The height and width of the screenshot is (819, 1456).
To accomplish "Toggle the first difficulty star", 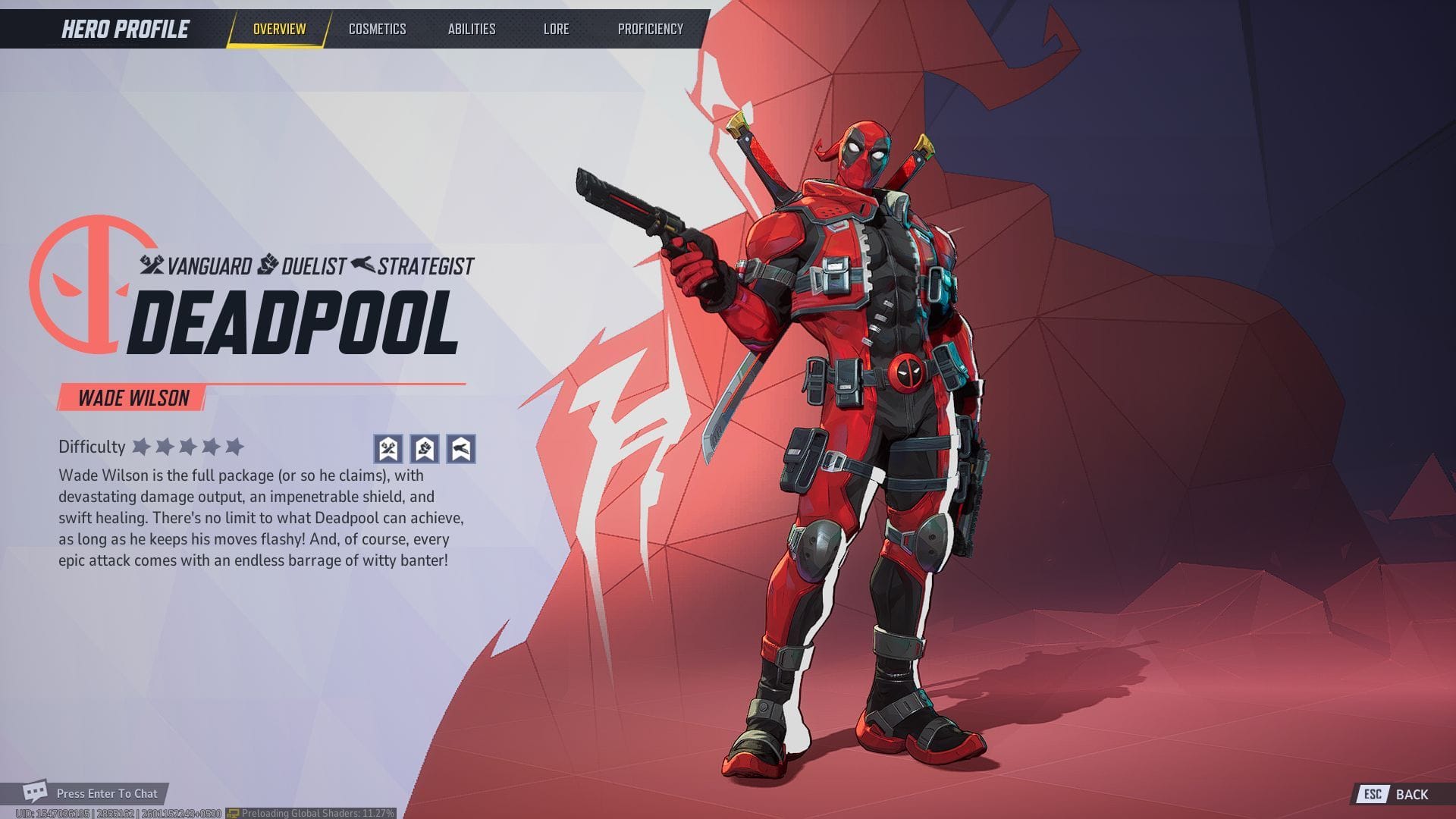I will [x=140, y=447].
